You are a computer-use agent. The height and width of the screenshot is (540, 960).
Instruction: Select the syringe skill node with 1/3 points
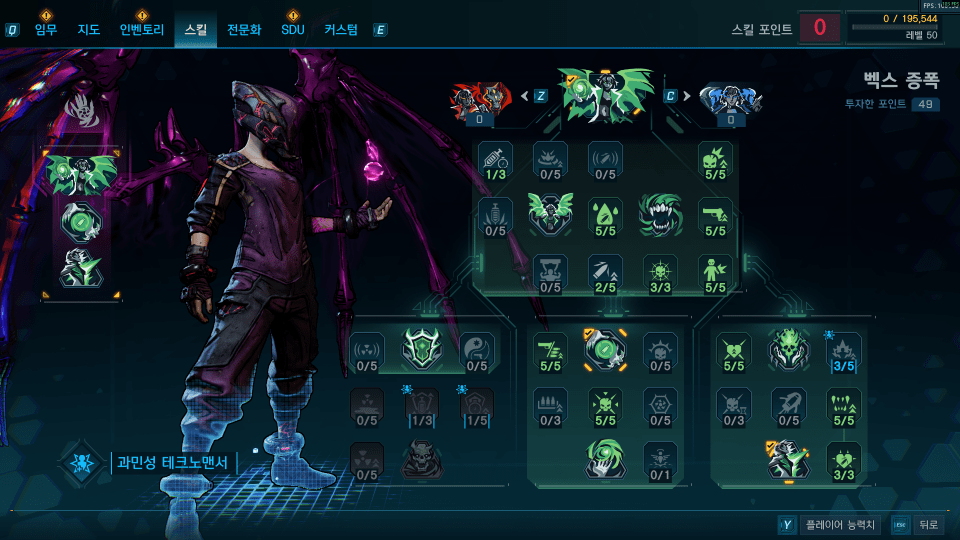point(494,159)
